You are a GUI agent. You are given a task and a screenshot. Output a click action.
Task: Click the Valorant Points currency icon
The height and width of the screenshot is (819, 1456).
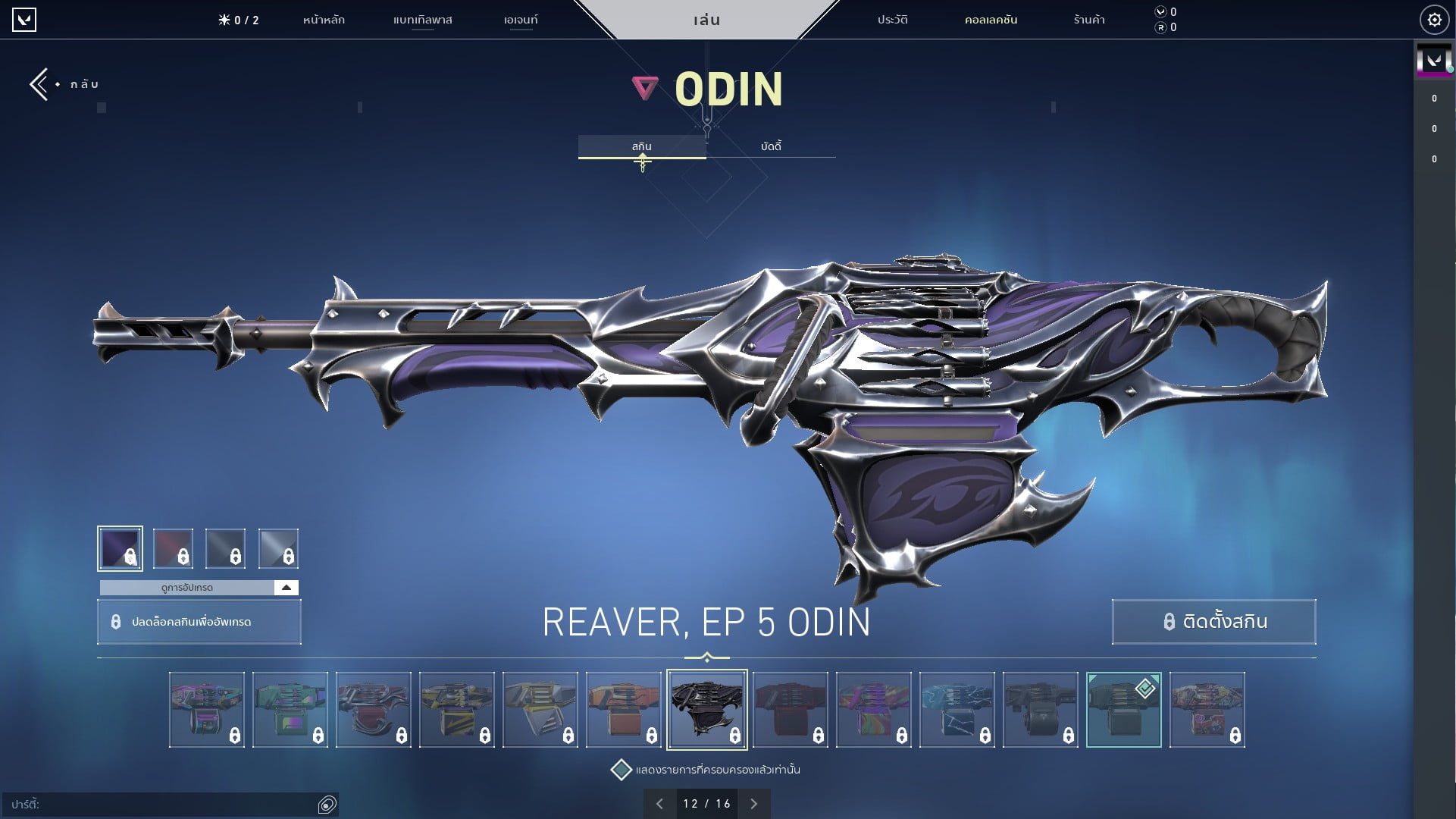click(x=1160, y=11)
